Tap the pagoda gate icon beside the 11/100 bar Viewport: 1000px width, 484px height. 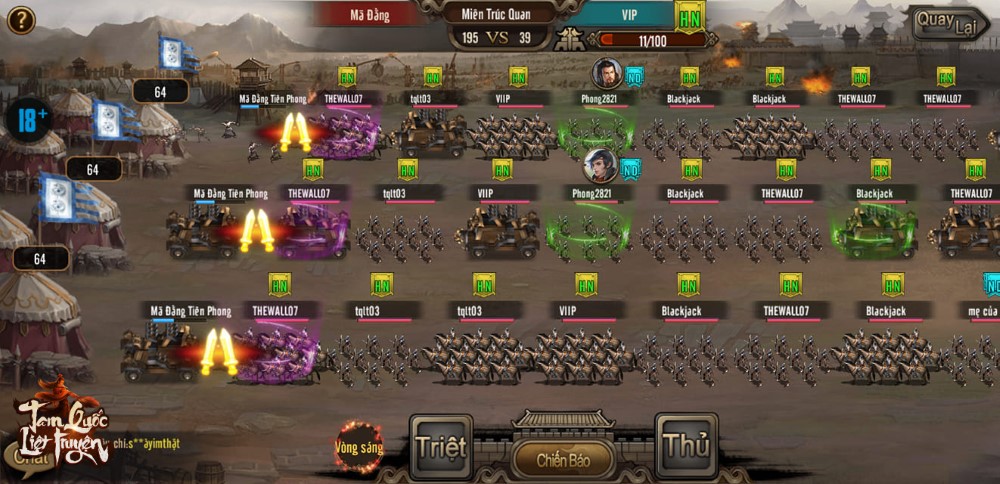coord(571,40)
